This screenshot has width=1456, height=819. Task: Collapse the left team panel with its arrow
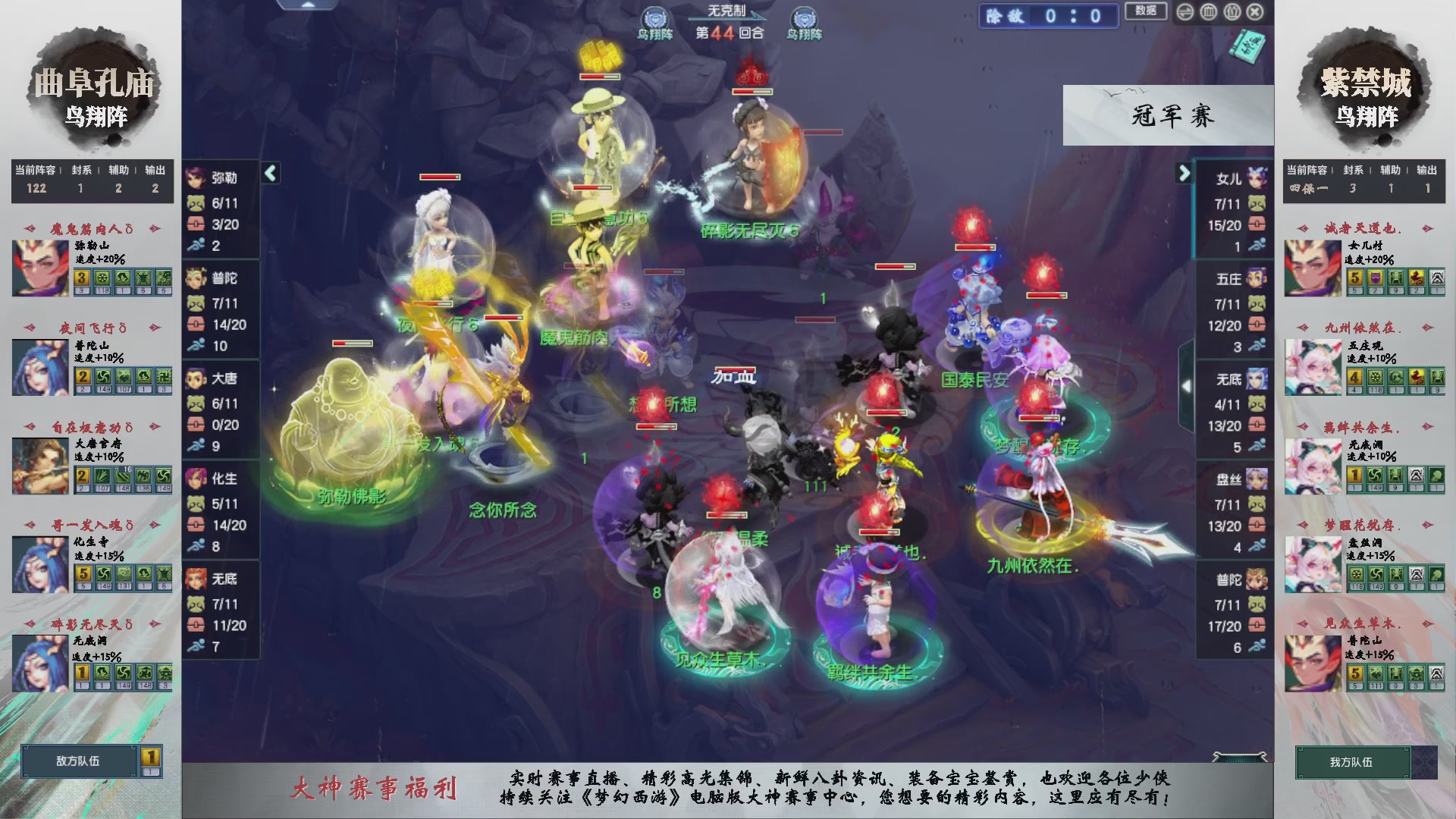(x=269, y=173)
